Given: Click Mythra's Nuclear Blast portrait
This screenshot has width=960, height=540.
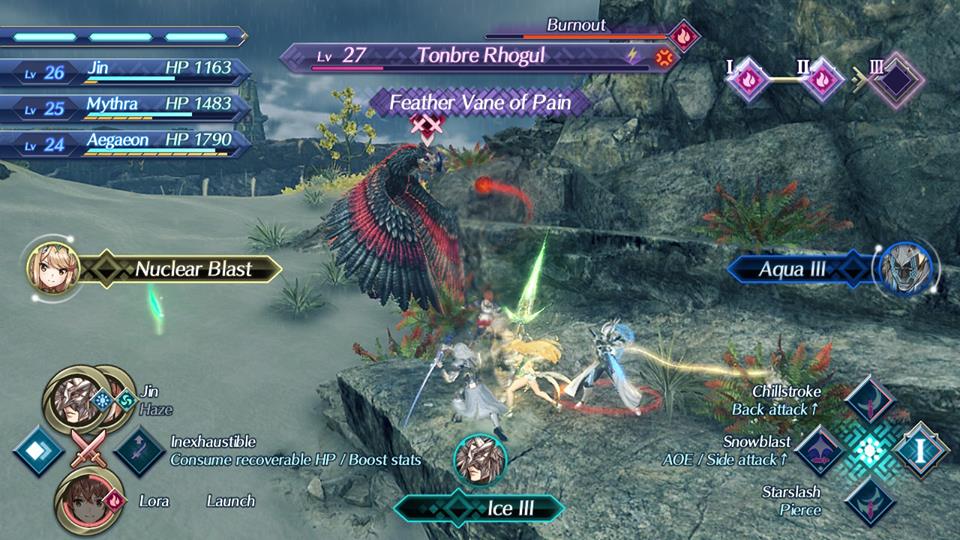Looking at the screenshot, I should (x=50, y=267).
